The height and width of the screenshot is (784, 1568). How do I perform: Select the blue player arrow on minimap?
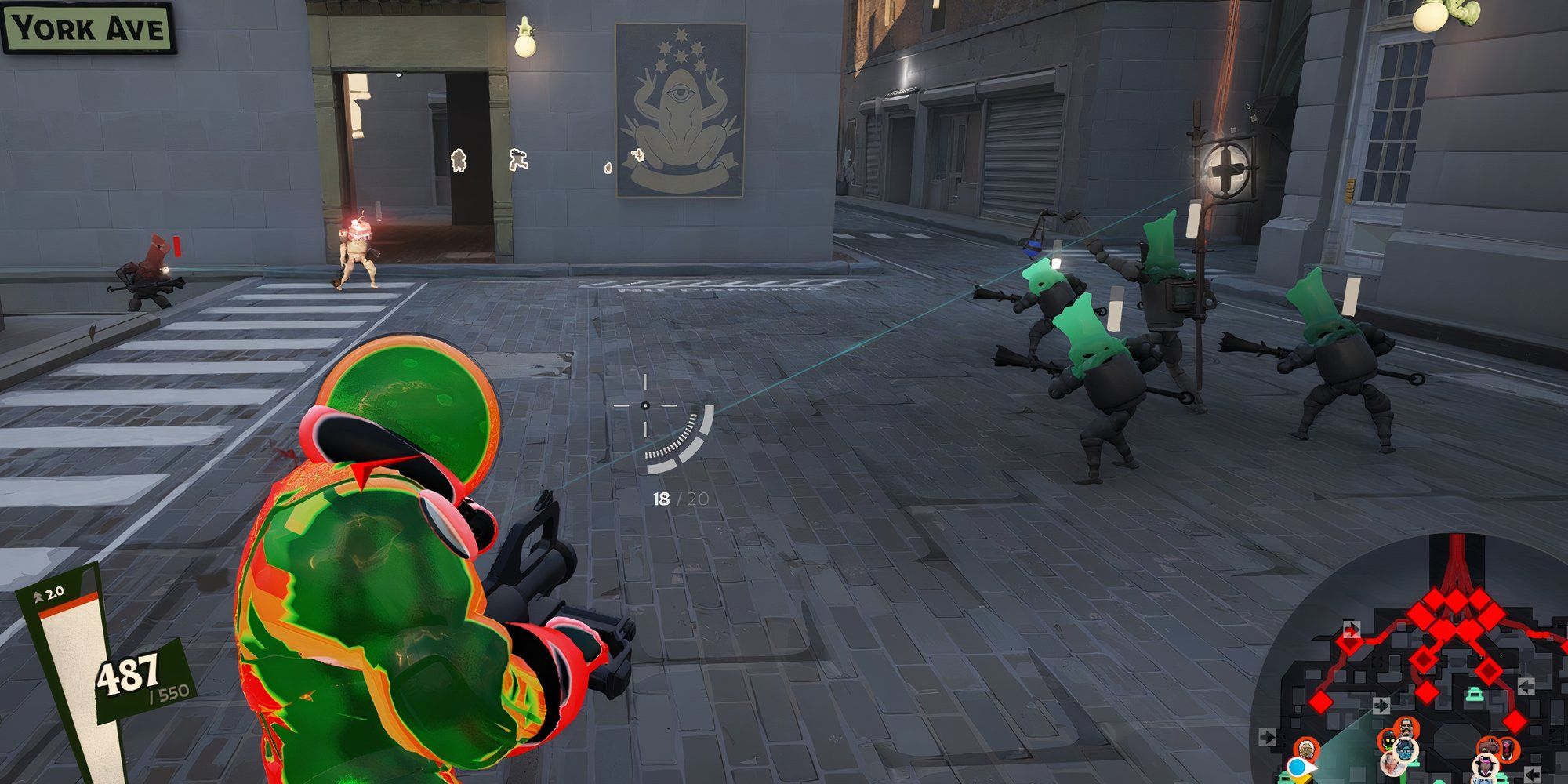point(1299,766)
